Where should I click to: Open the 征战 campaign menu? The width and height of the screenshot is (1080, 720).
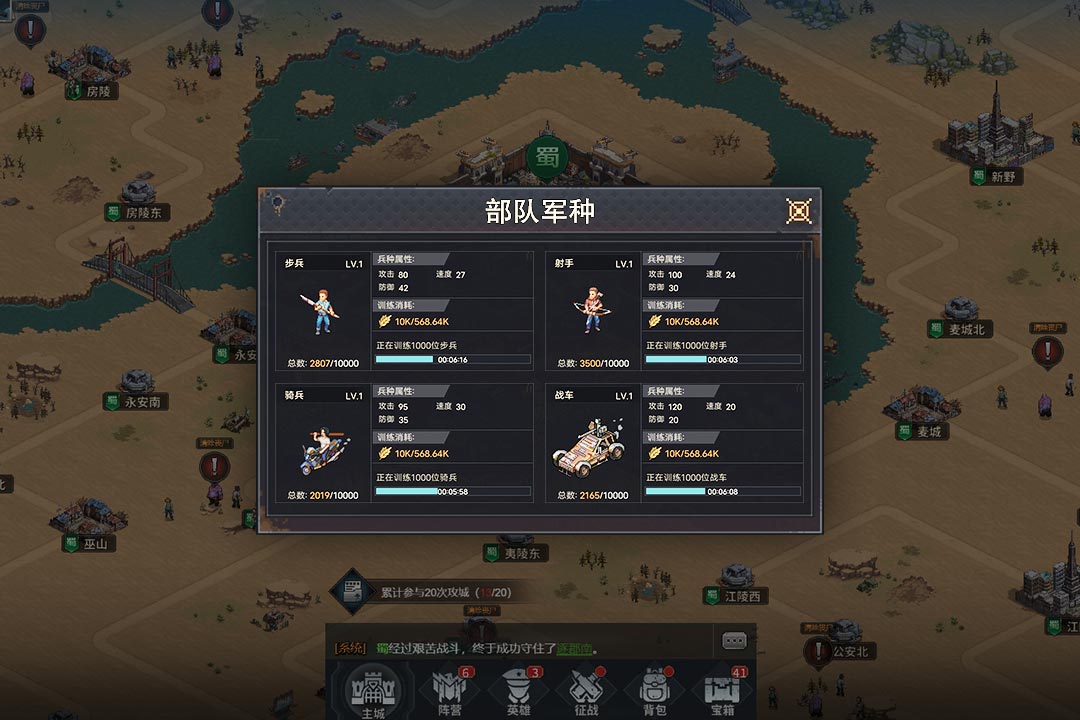coord(586,692)
